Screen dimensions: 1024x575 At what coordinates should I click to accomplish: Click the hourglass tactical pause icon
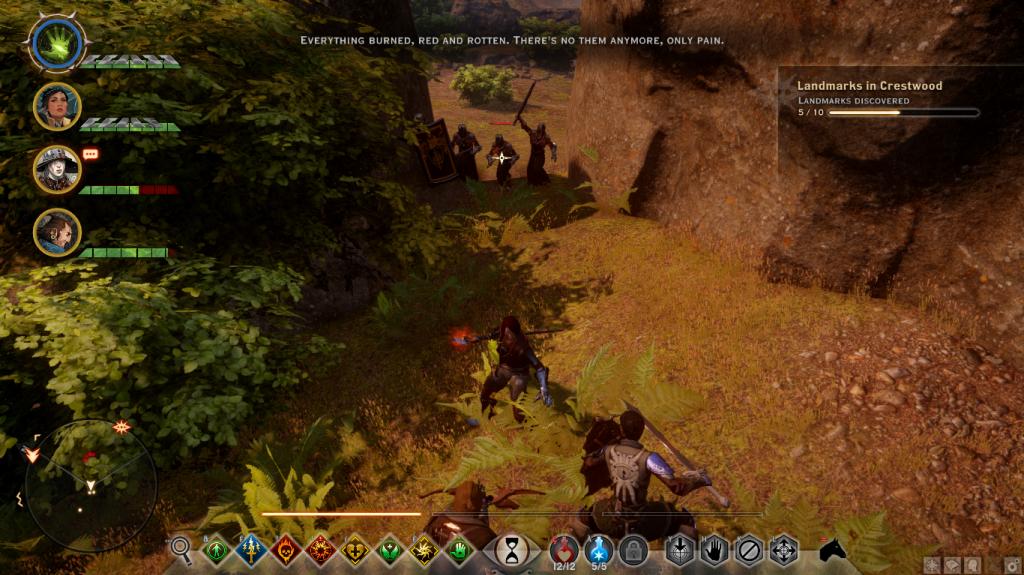coord(512,549)
